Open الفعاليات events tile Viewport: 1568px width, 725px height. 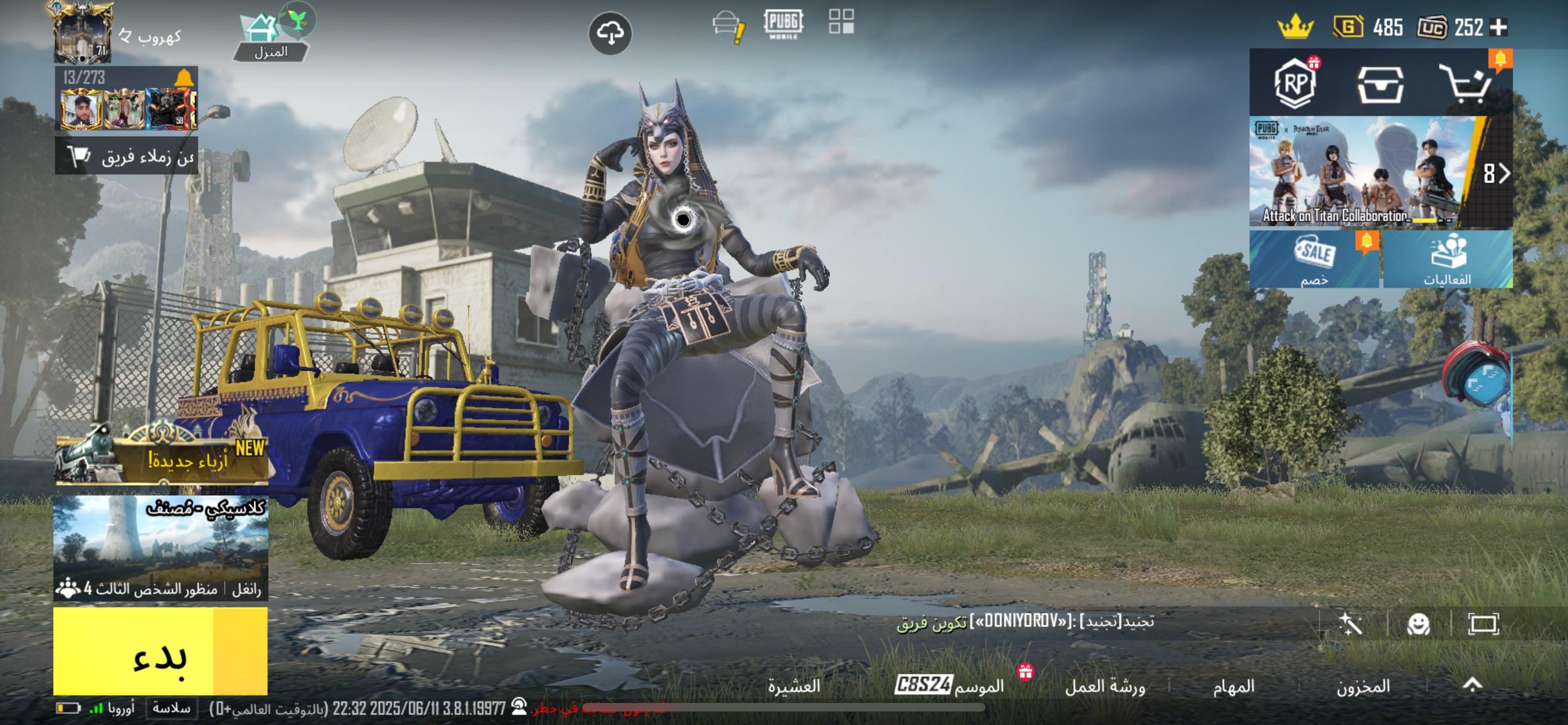tap(1447, 259)
